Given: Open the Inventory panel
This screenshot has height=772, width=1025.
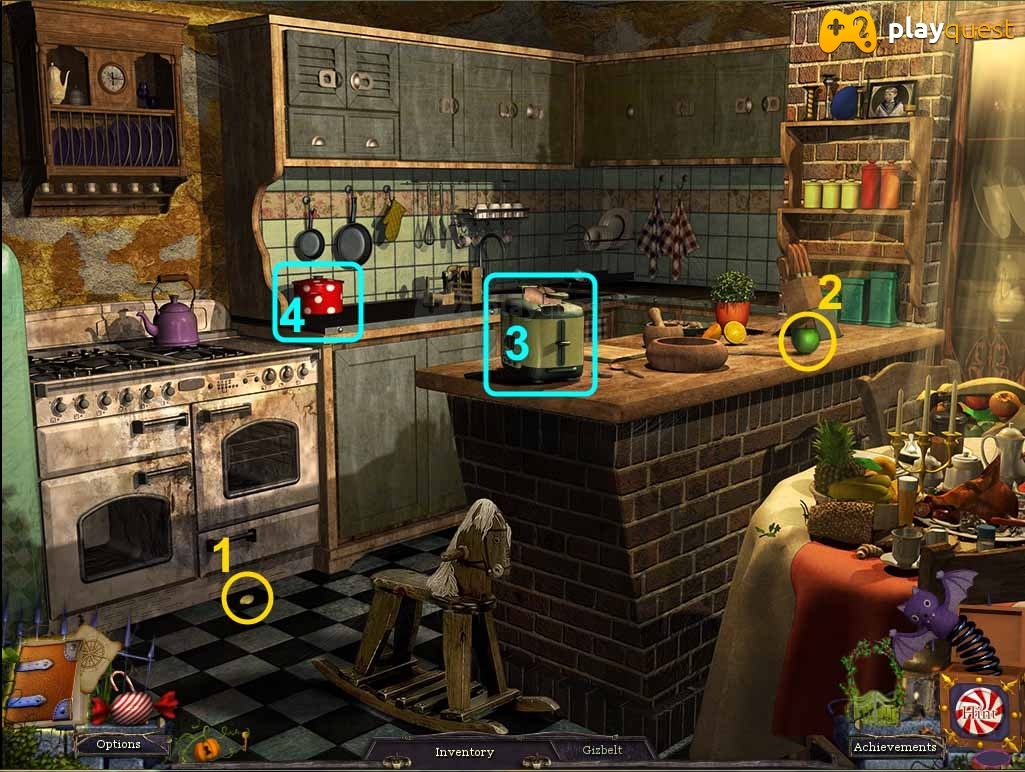Looking at the screenshot, I should [x=464, y=751].
